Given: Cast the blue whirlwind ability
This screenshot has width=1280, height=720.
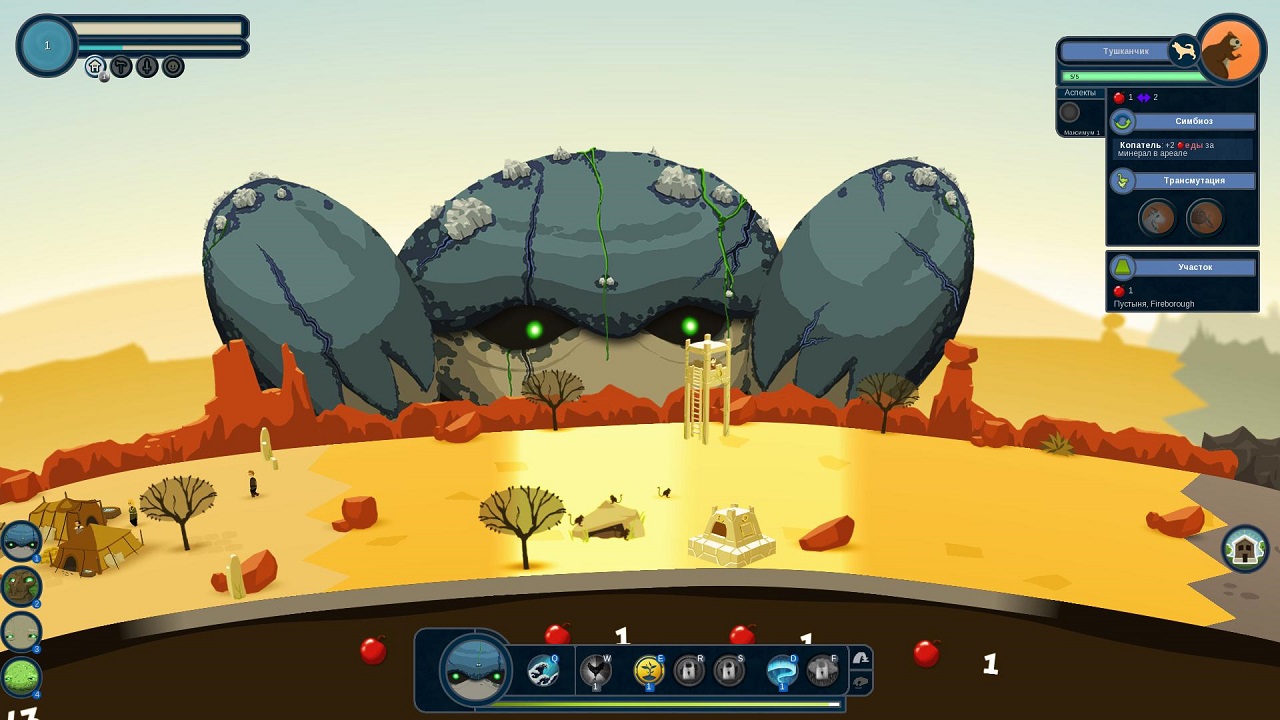Looking at the screenshot, I should [781, 670].
